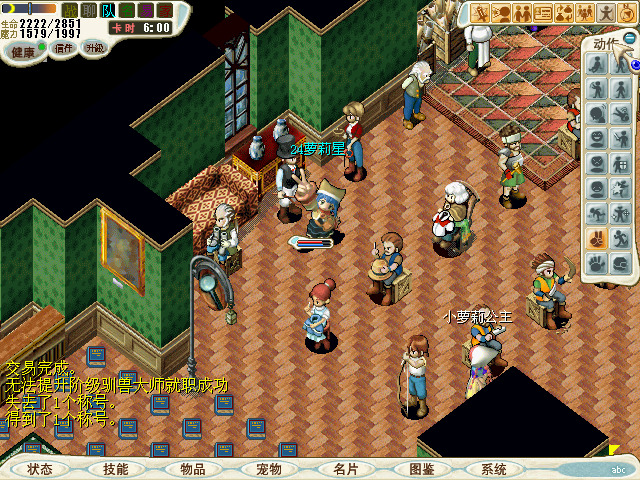
Task: Open the 技能 (Skills) menu
Action: [x=116, y=469]
